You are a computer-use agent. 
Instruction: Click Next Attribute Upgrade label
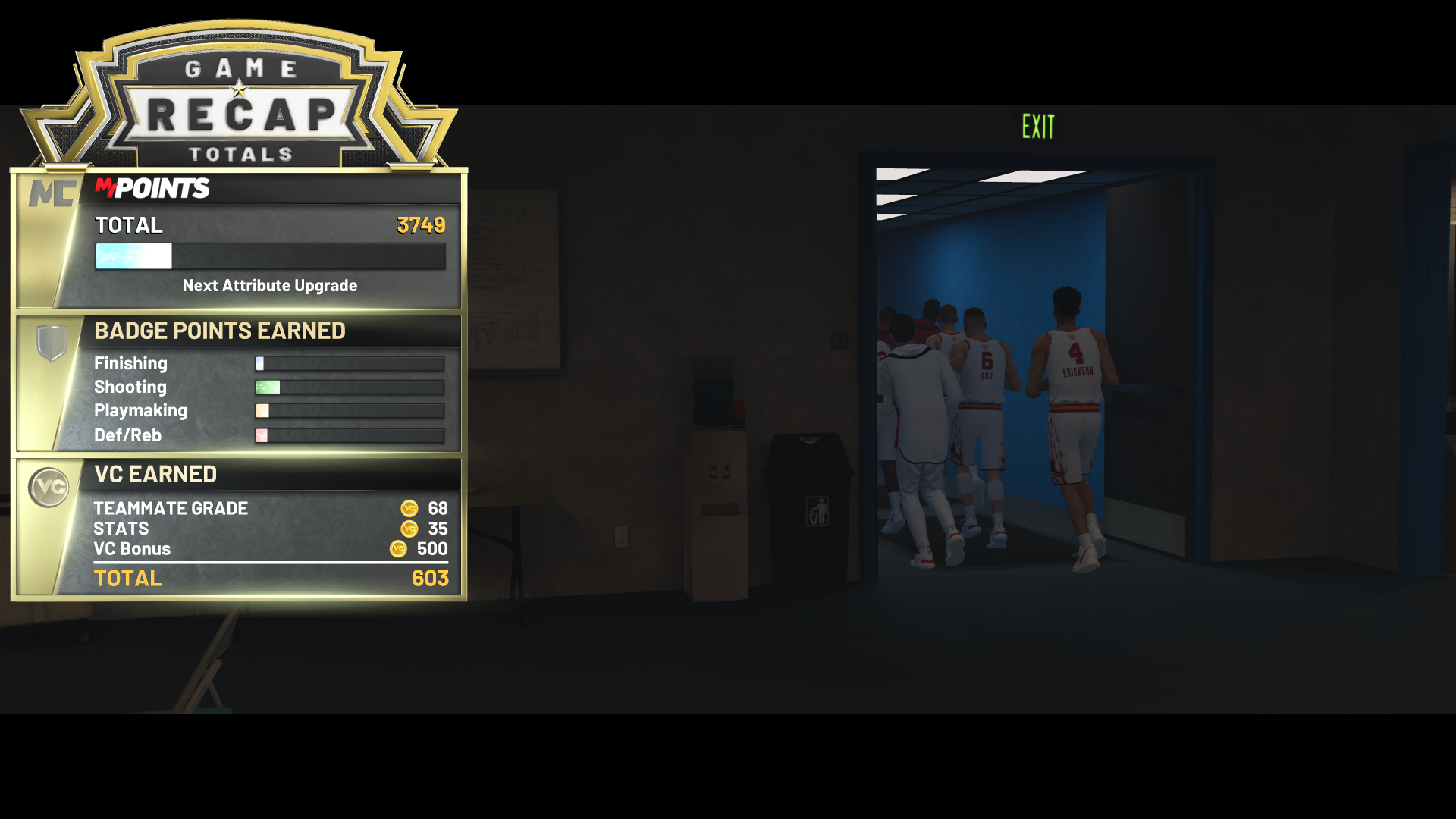[269, 286]
